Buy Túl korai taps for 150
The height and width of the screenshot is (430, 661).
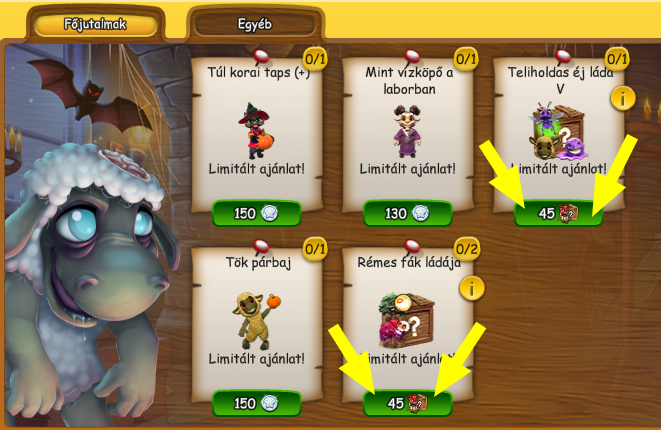coord(256,213)
